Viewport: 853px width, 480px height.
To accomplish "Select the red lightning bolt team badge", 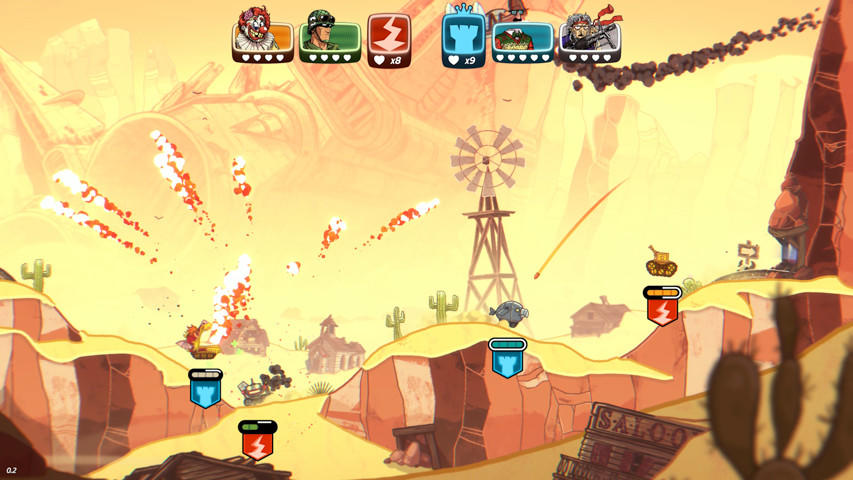I will click(389, 40).
